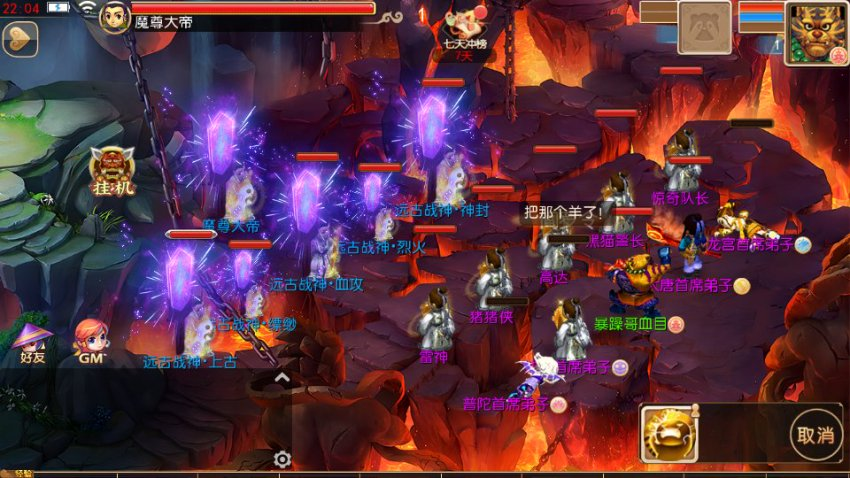Open chat settings via the gear icon

pos(282,459)
